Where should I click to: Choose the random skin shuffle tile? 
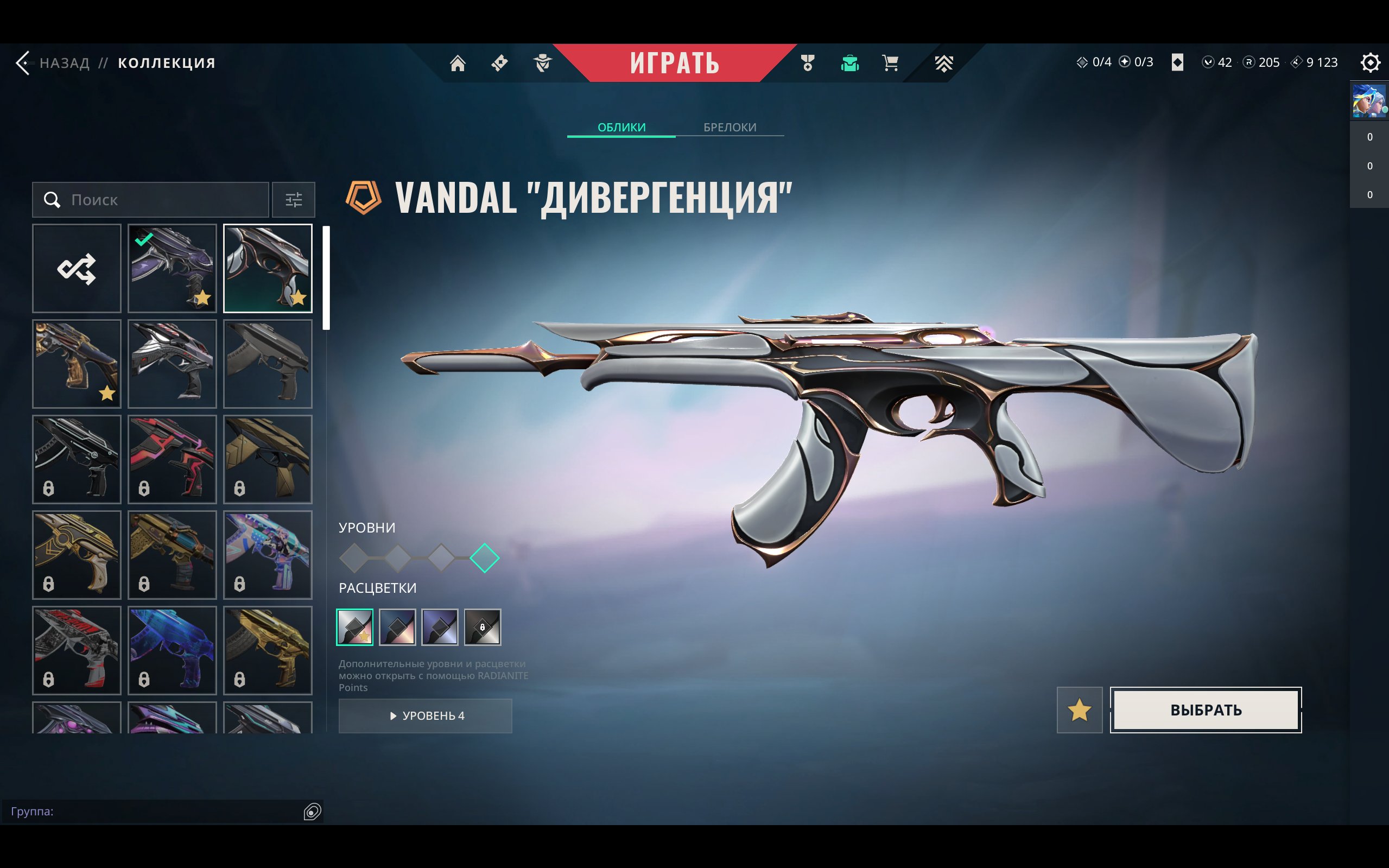pos(77,268)
